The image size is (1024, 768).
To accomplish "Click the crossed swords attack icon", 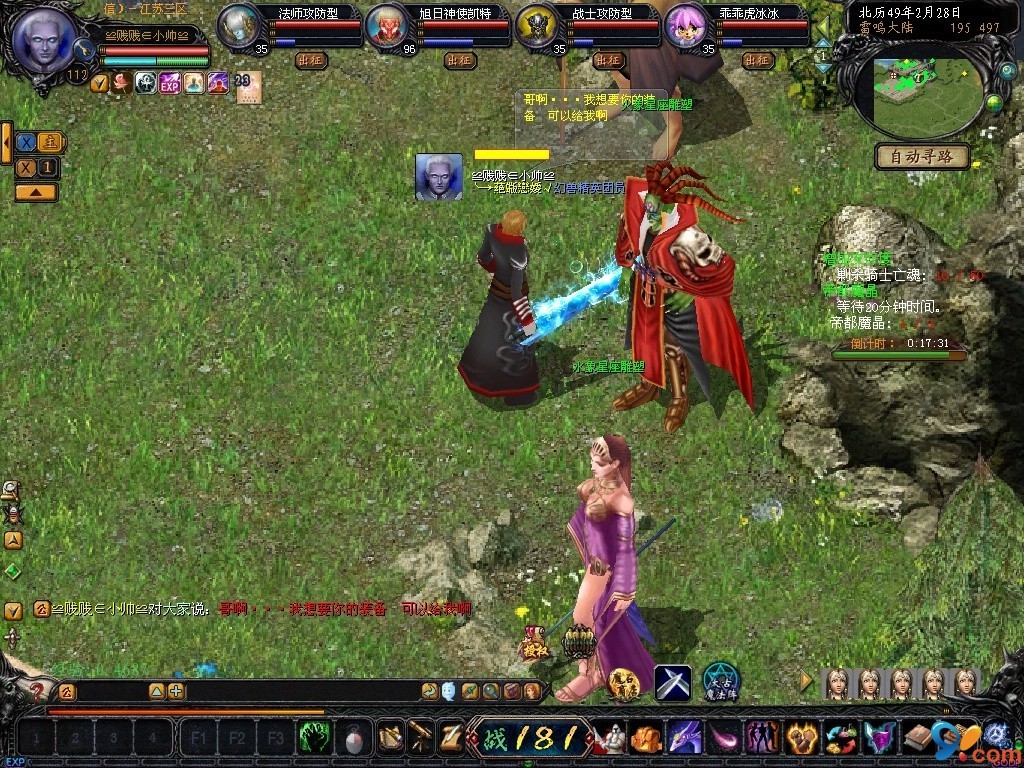I will point(673,682).
